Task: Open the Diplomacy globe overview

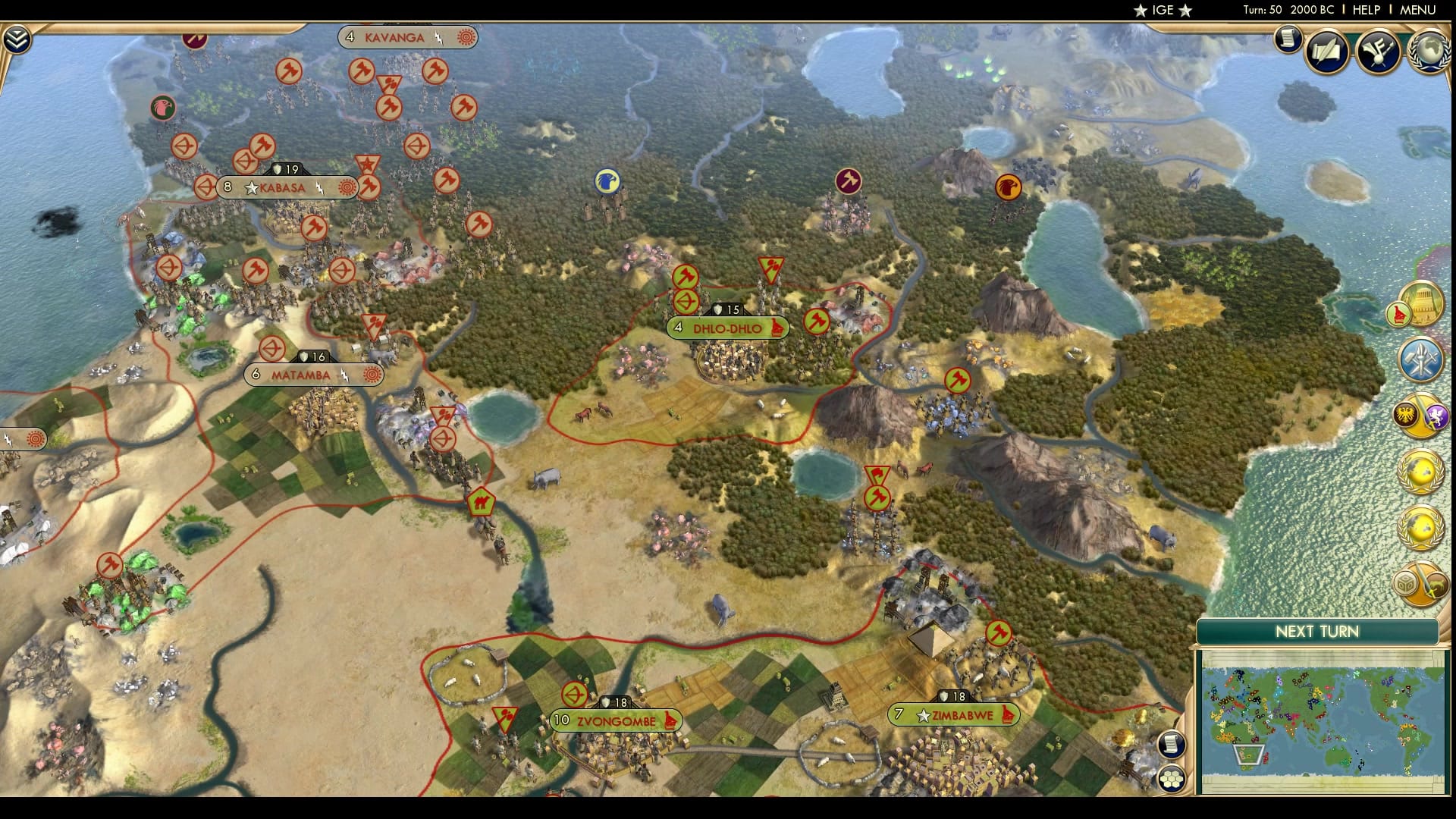Action: (x=1430, y=50)
